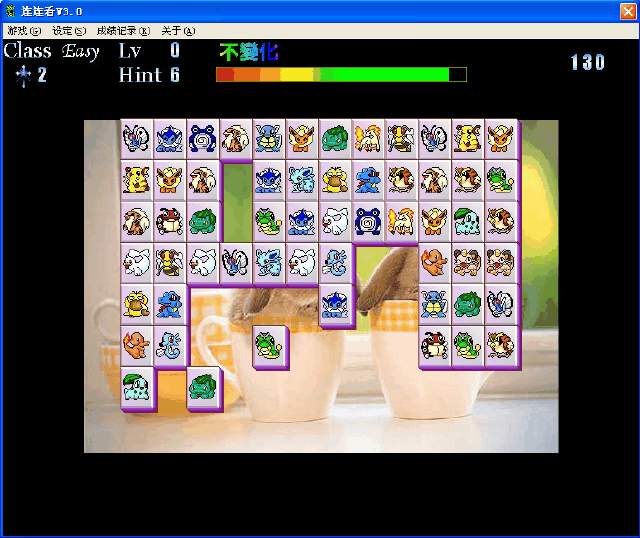Screen dimensions: 640x538
Task: Click the Beedrill tile between two Seel tiles
Action: tap(170, 262)
